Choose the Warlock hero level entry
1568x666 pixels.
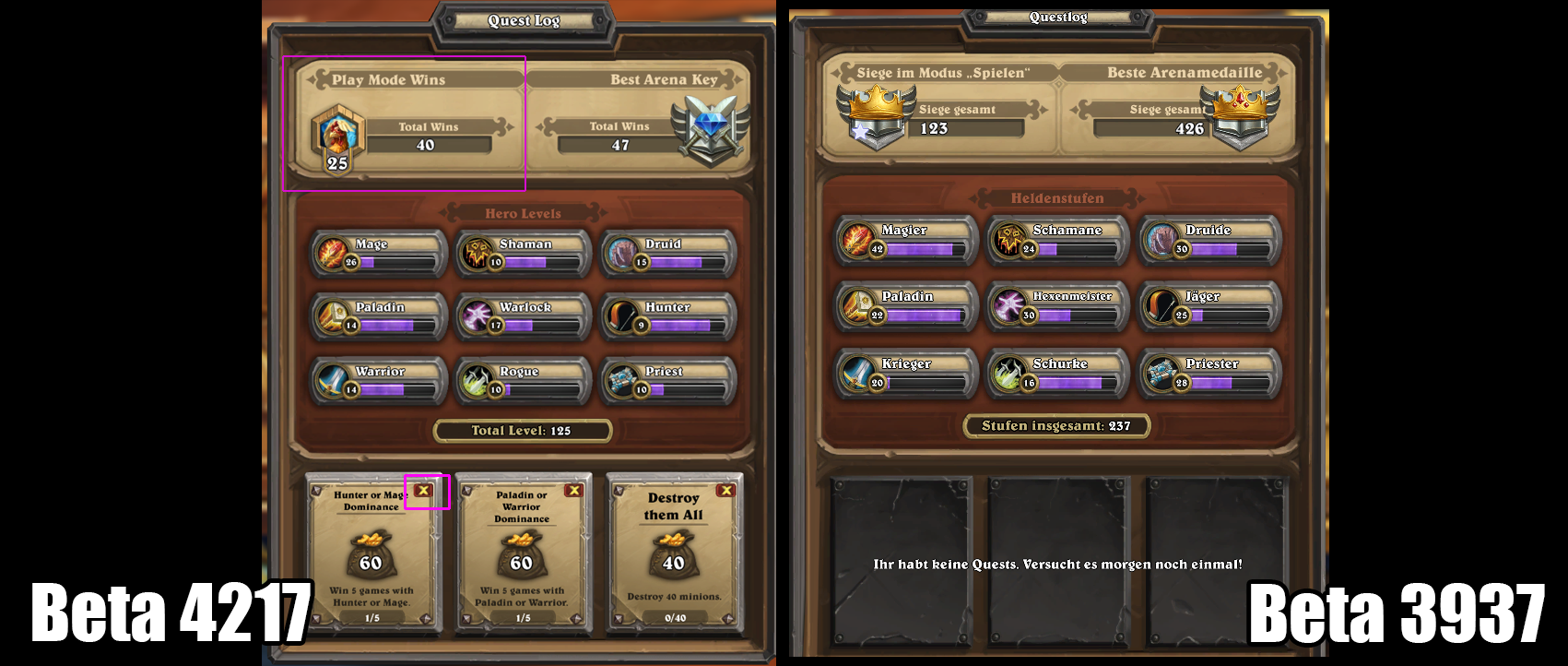click(x=524, y=316)
